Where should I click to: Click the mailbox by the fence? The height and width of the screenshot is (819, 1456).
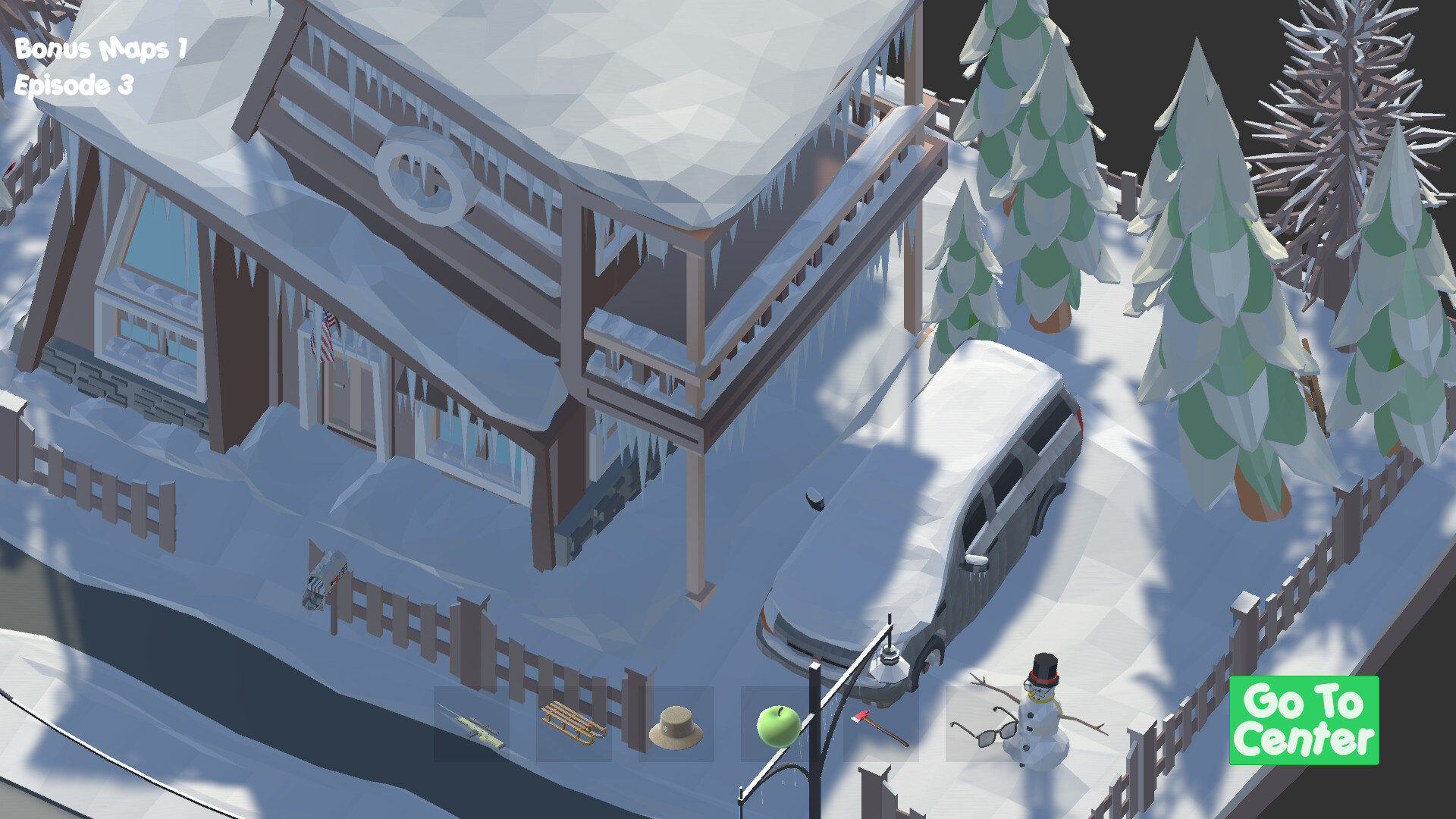click(x=322, y=579)
